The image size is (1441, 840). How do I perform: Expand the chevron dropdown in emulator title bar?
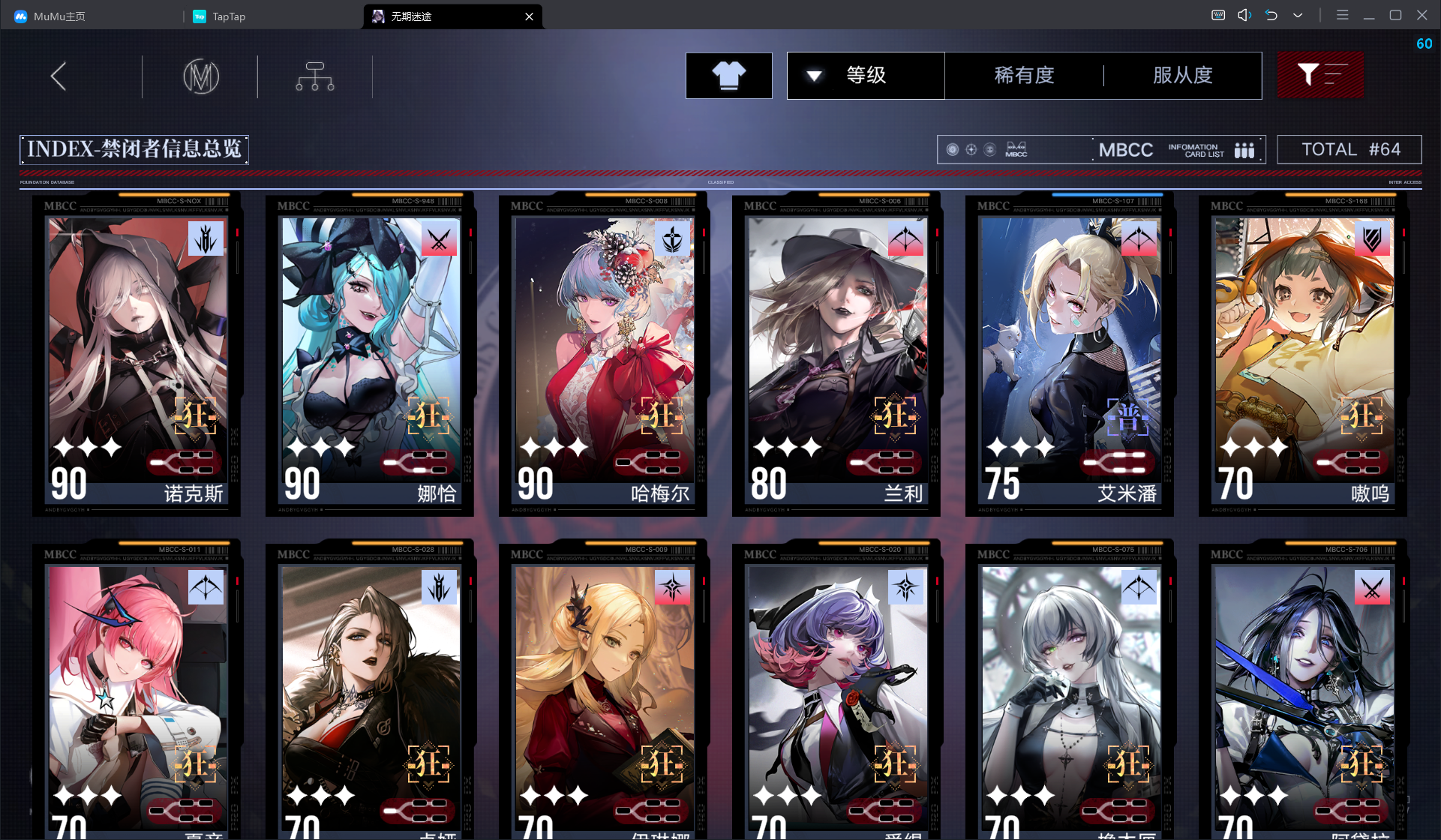[1297, 14]
